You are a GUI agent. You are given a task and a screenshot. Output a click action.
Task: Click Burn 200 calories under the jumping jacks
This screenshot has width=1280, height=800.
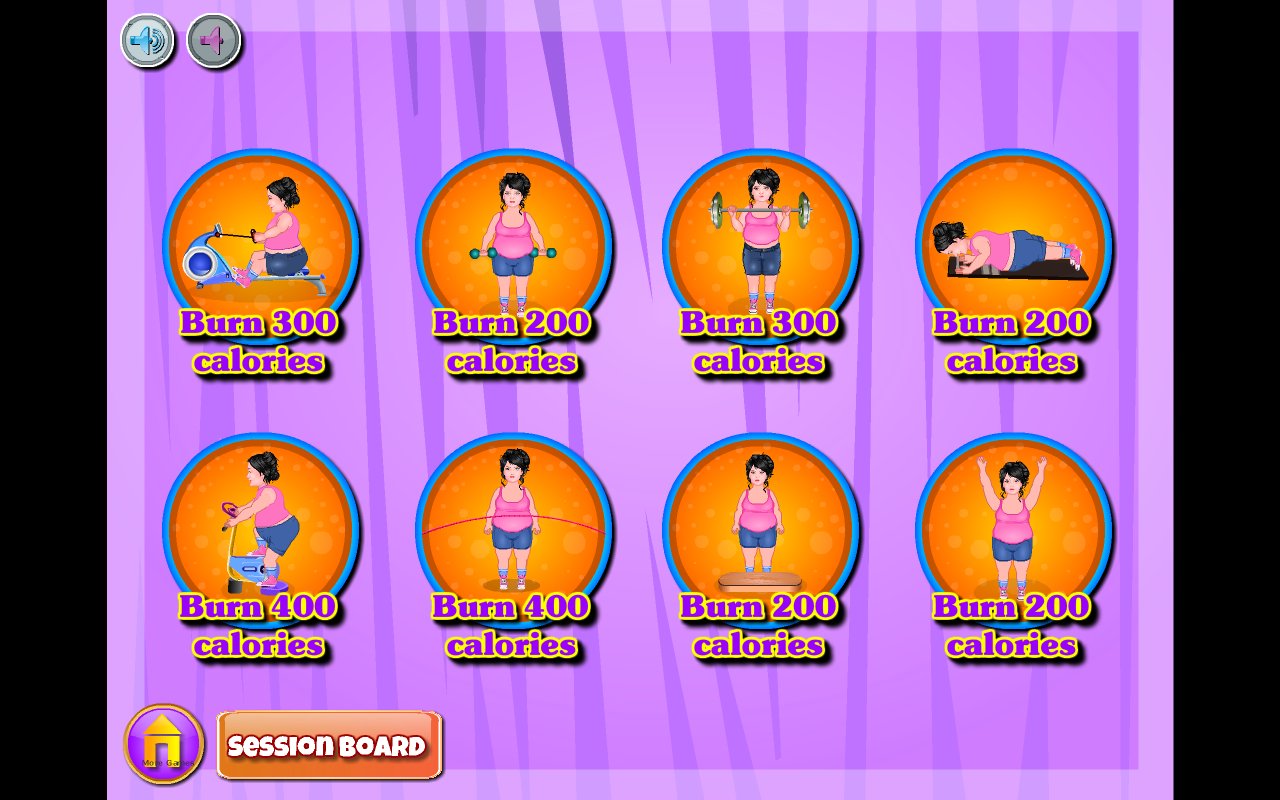point(1012,626)
